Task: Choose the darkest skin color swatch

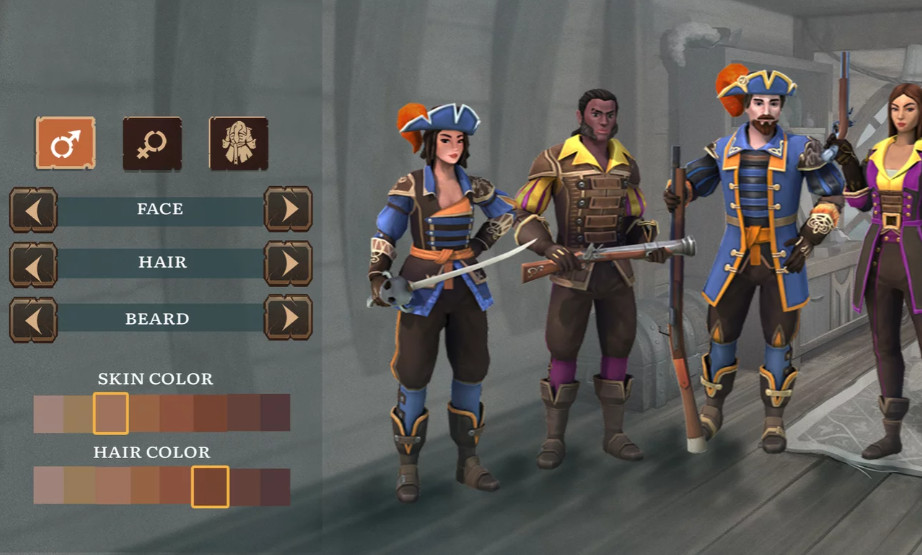Action: (x=275, y=413)
